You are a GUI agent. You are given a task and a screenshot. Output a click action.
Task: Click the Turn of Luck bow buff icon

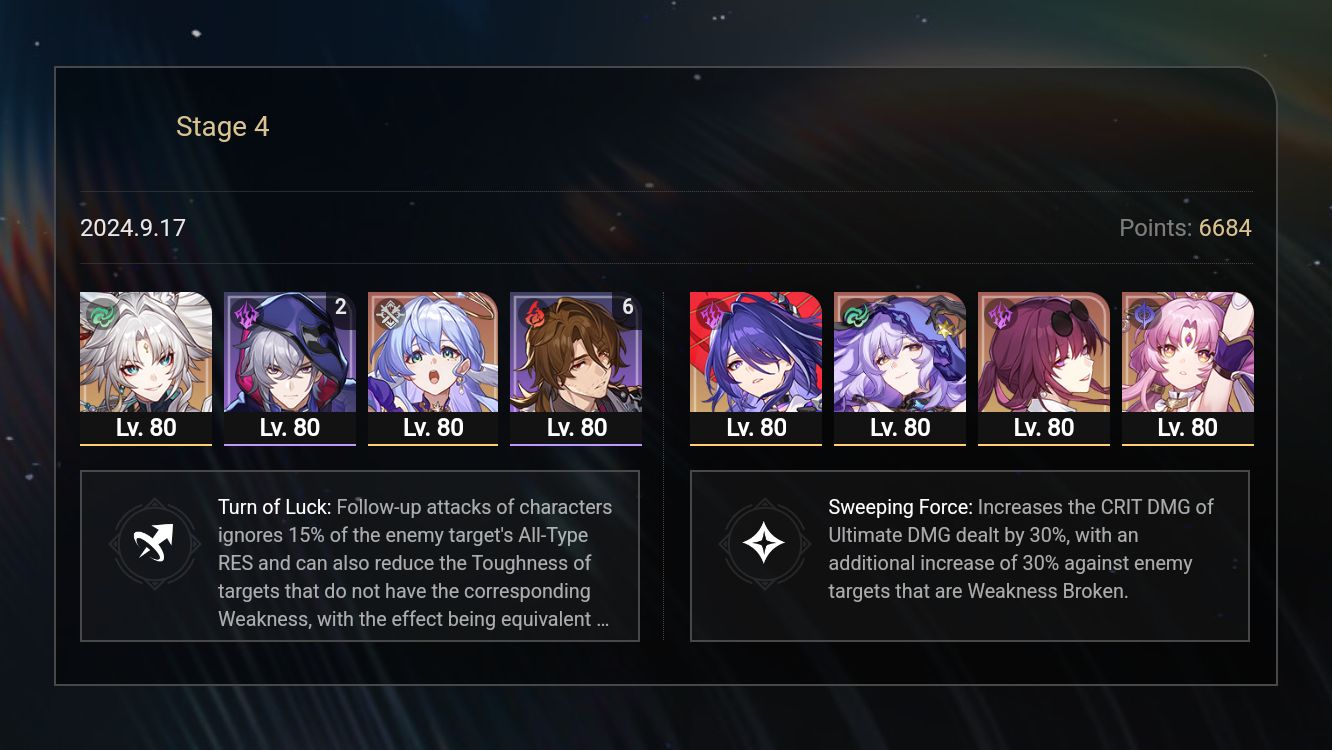coord(155,544)
